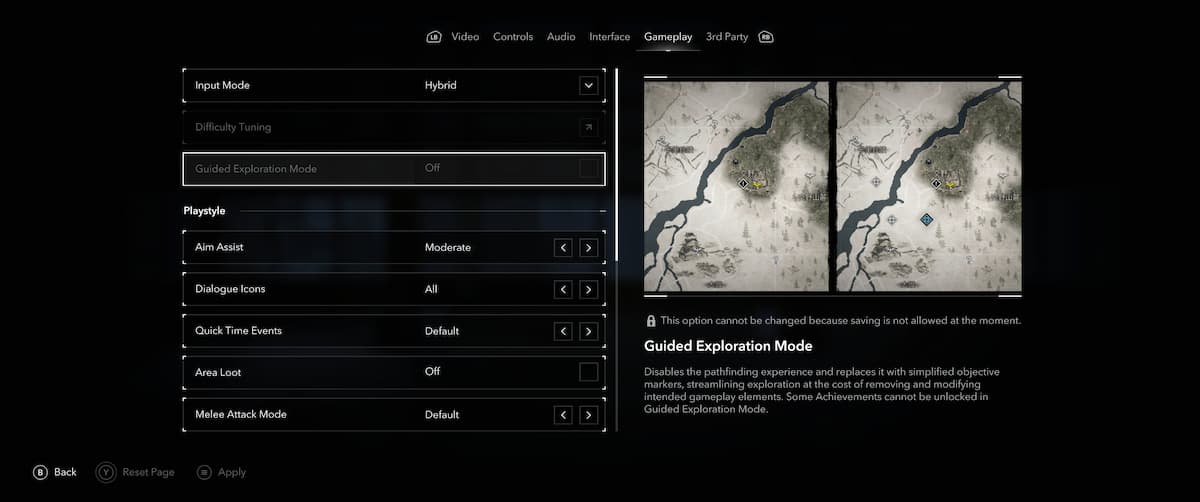This screenshot has width=1200, height=502.
Task: Enable the Area Loot checkbox
Action: [589, 373]
